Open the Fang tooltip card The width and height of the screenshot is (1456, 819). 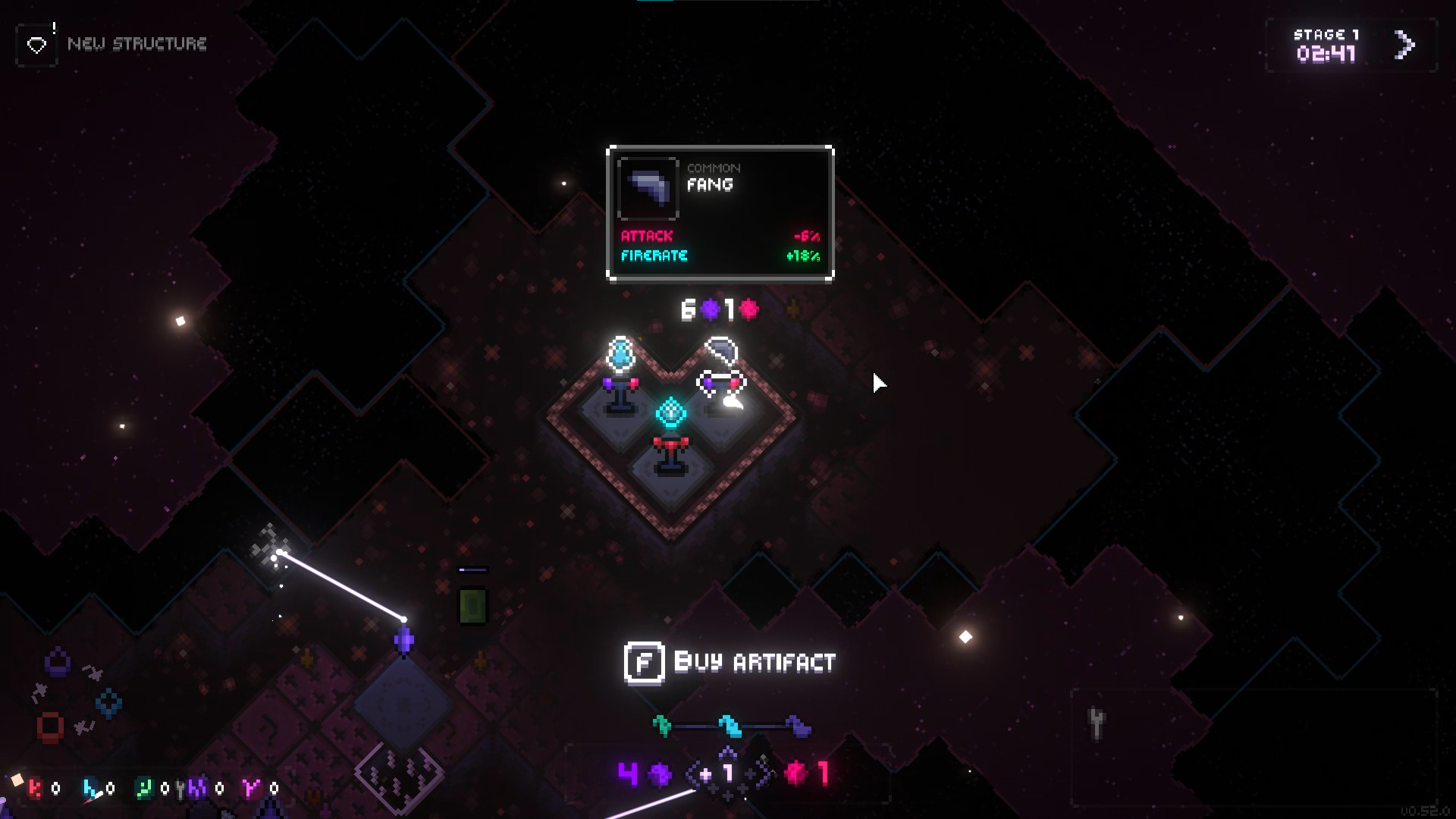point(719,212)
